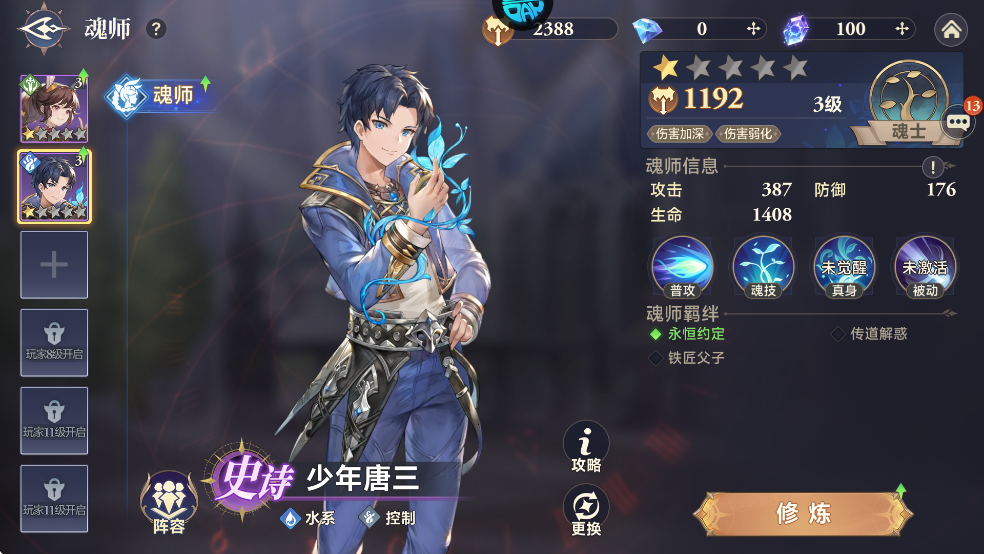Inspect the unawakened 真身 skill
This screenshot has height=554, width=984.
pos(844,267)
